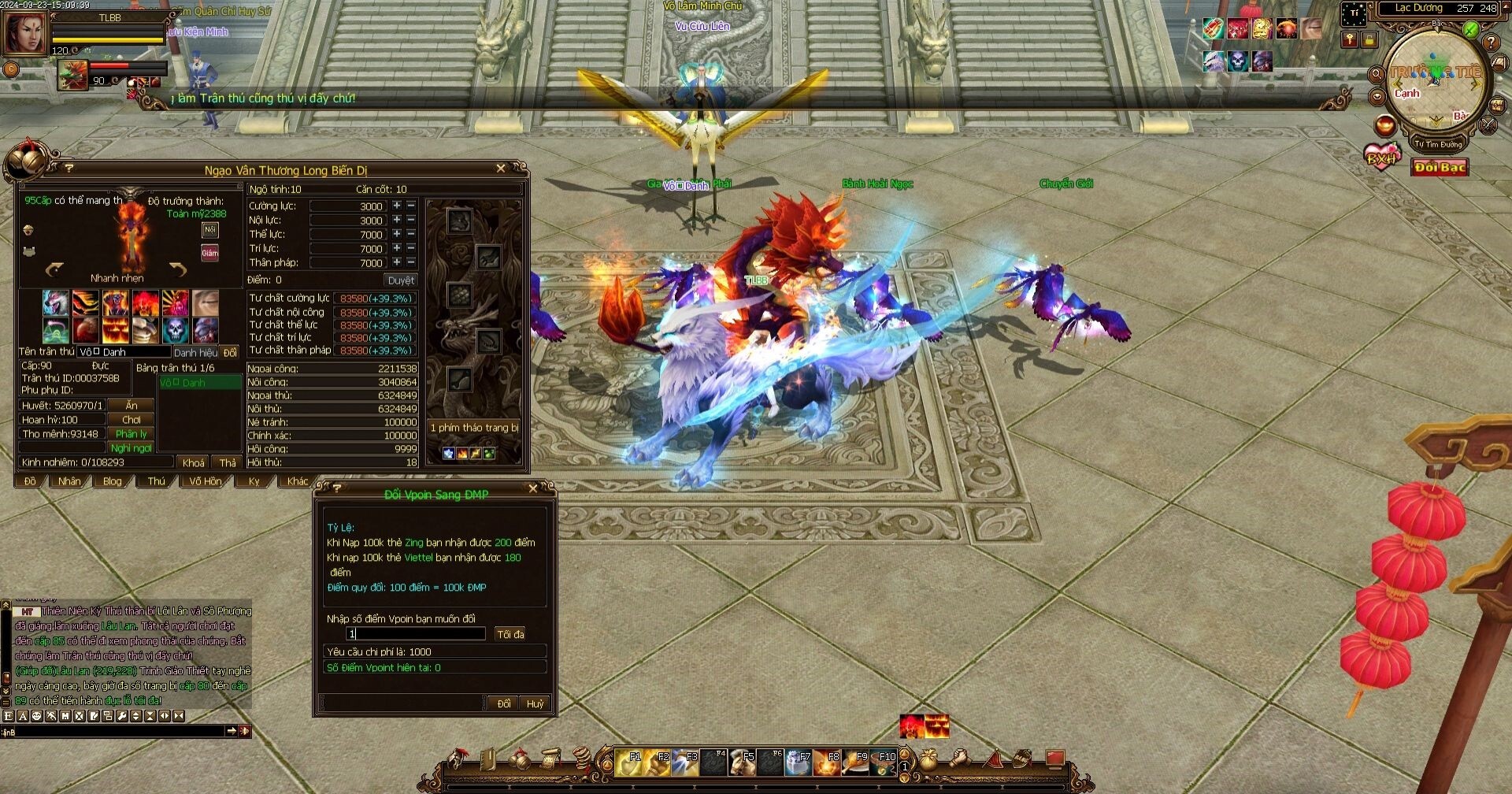1512x794 pixels.
Task: Confirm the exchange with the Đổi button
Action: [x=503, y=703]
